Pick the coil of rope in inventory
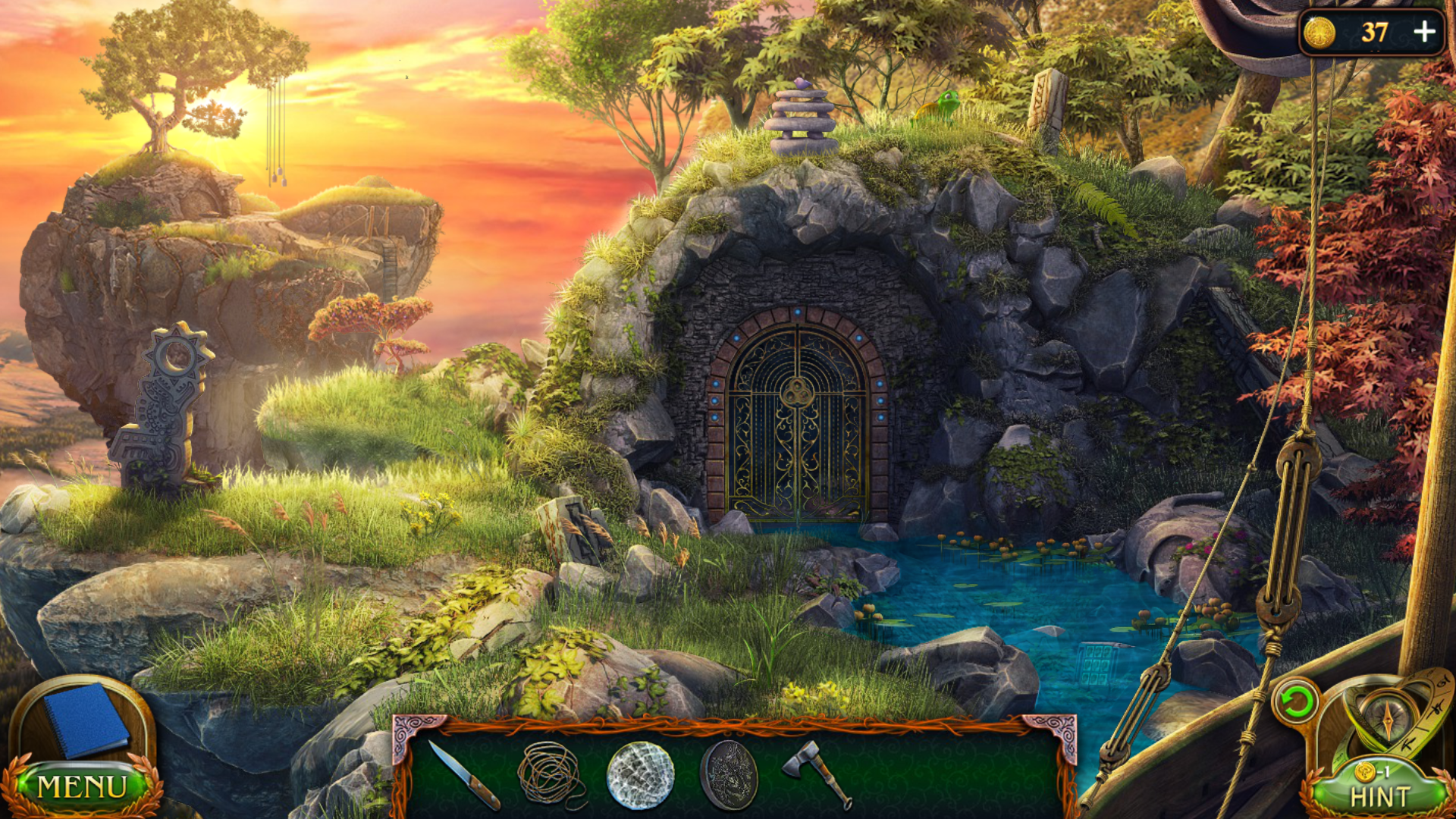The width and height of the screenshot is (1456, 819). 550,773
